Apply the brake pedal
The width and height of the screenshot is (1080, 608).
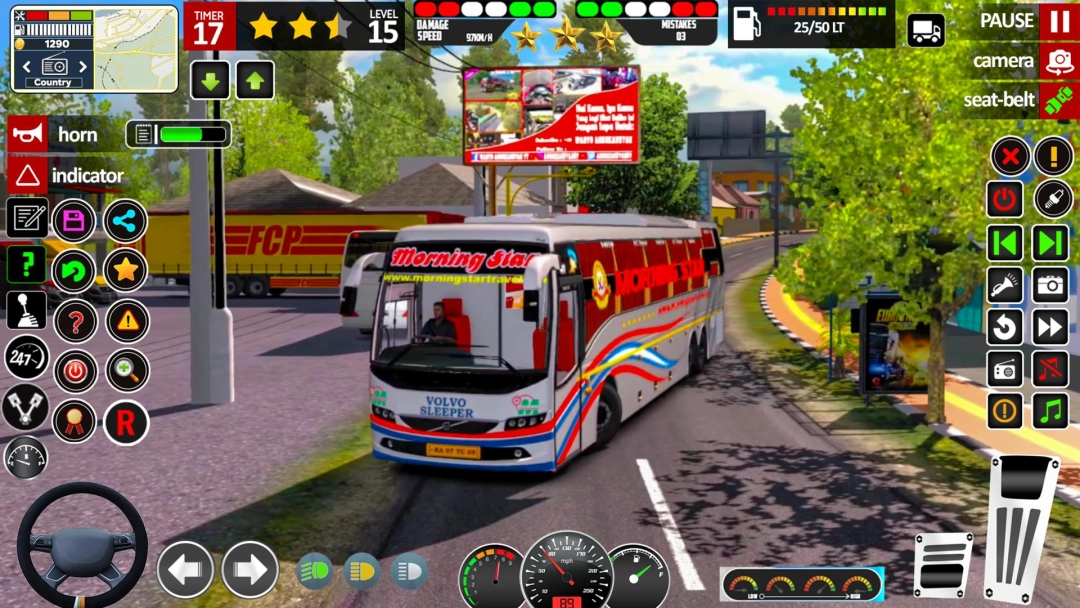(x=942, y=565)
